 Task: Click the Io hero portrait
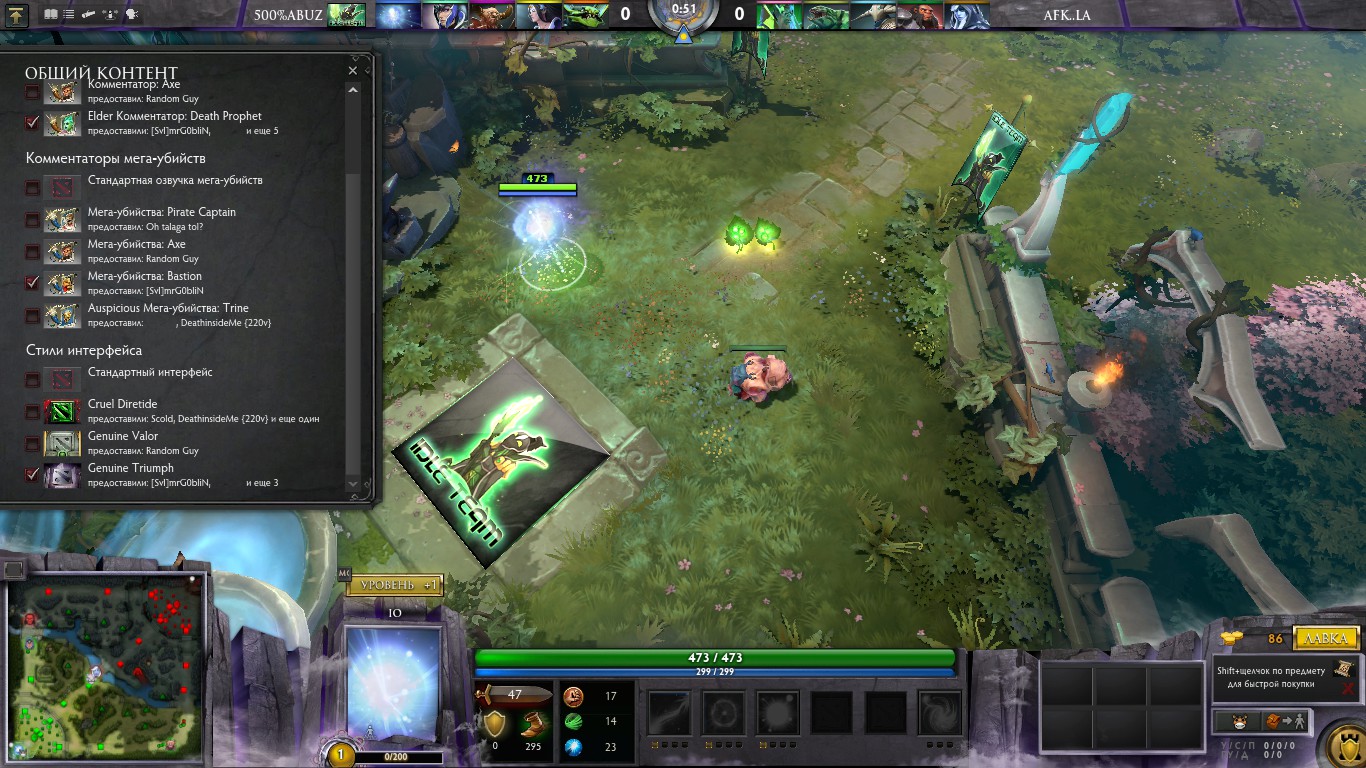(393, 683)
